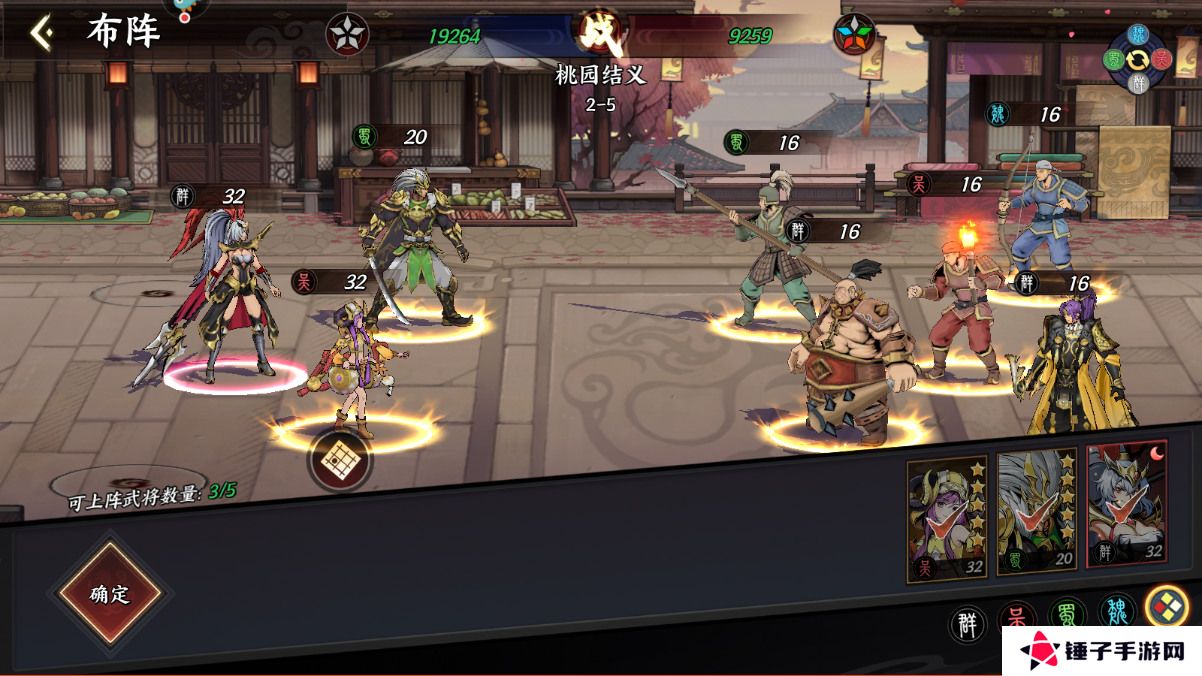This screenshot has width=1202, height=676.
Task: Open the faction counter wheel
Action: [1138, 59]
